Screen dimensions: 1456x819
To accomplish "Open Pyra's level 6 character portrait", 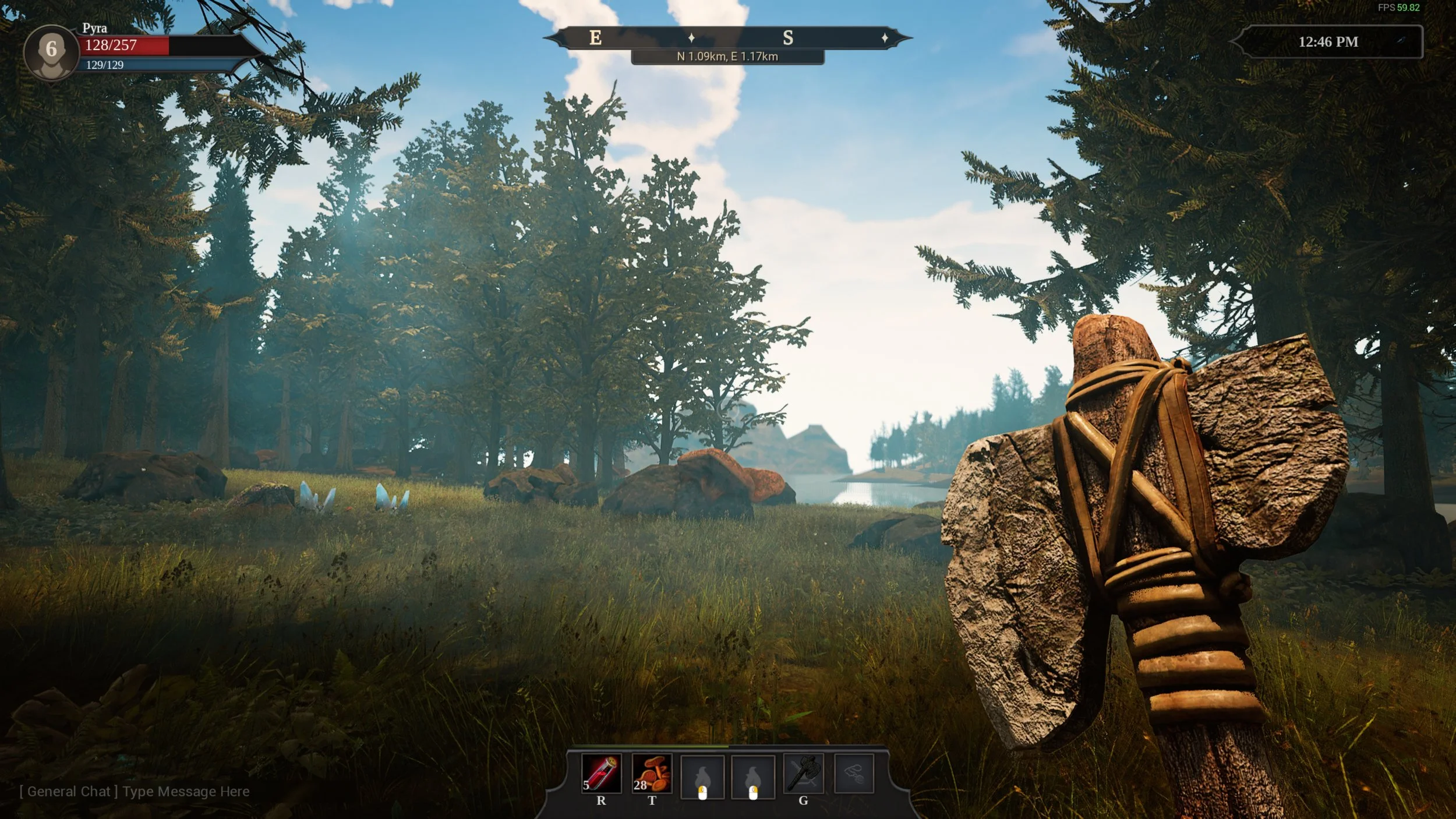I will tap(51, 51).
